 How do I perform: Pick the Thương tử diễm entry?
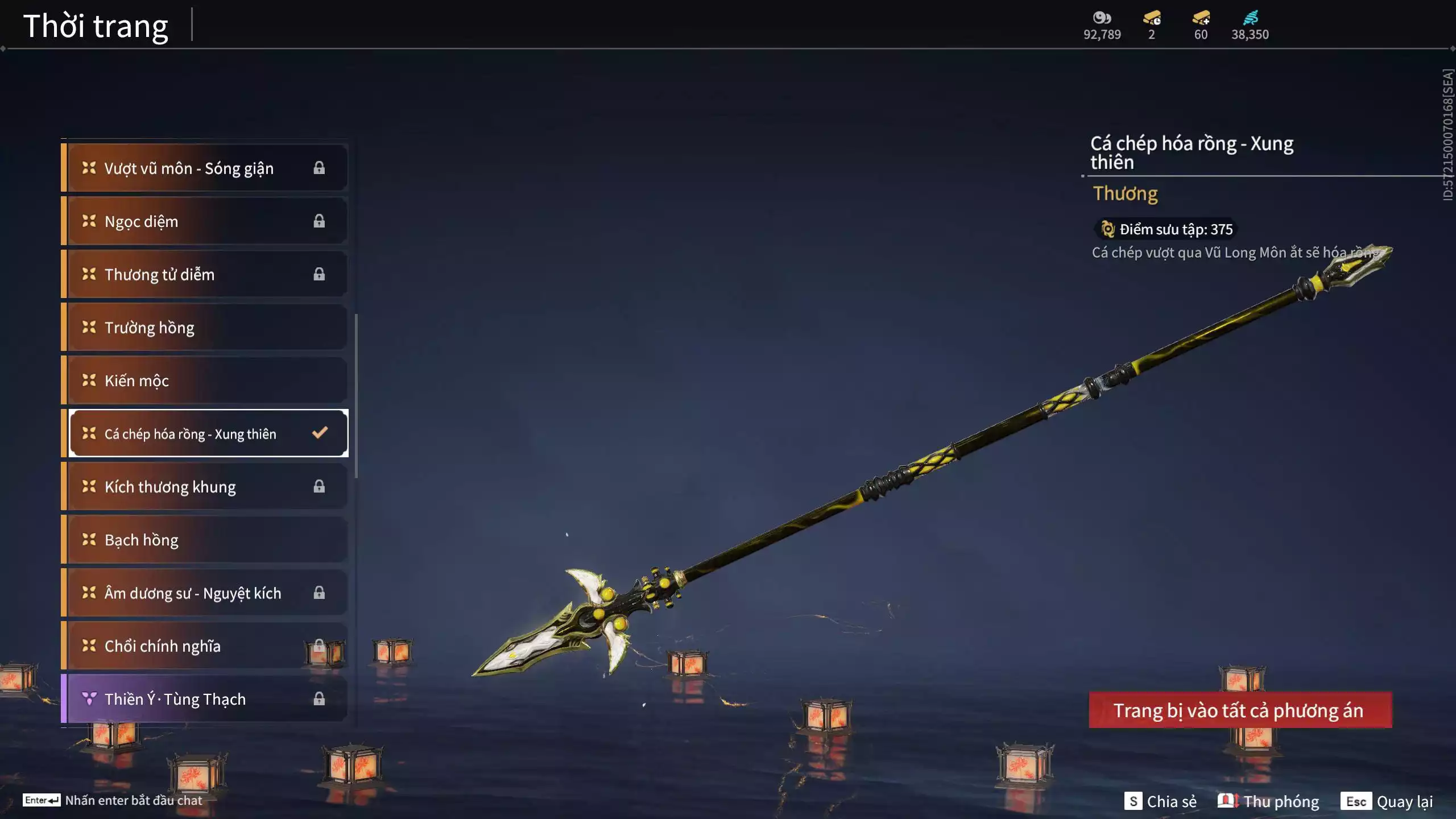point(205,274)
